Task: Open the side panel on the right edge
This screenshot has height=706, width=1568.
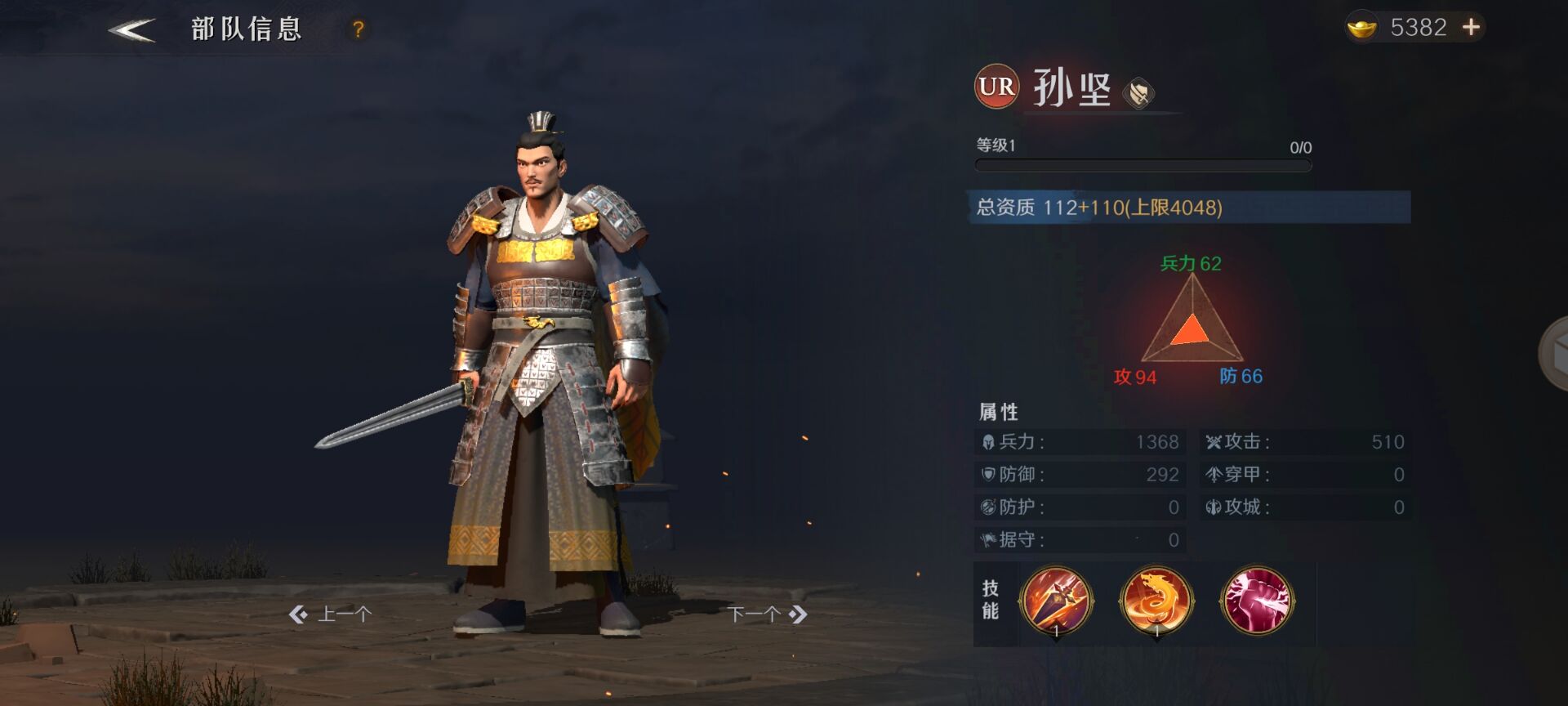Action: (x=1554, y=355)
